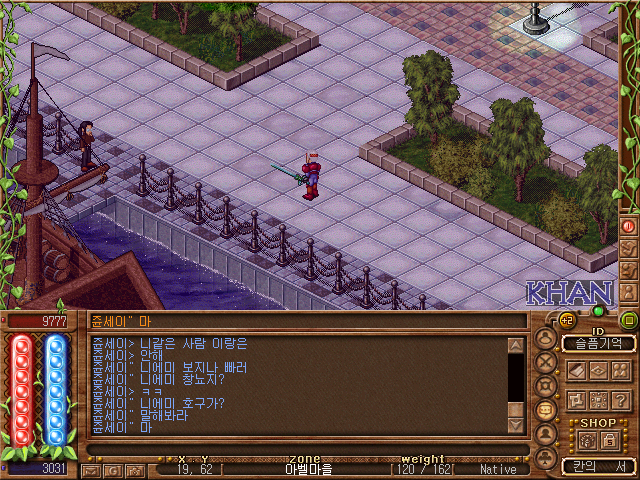Click the crossed X round icon

(546, 362)
